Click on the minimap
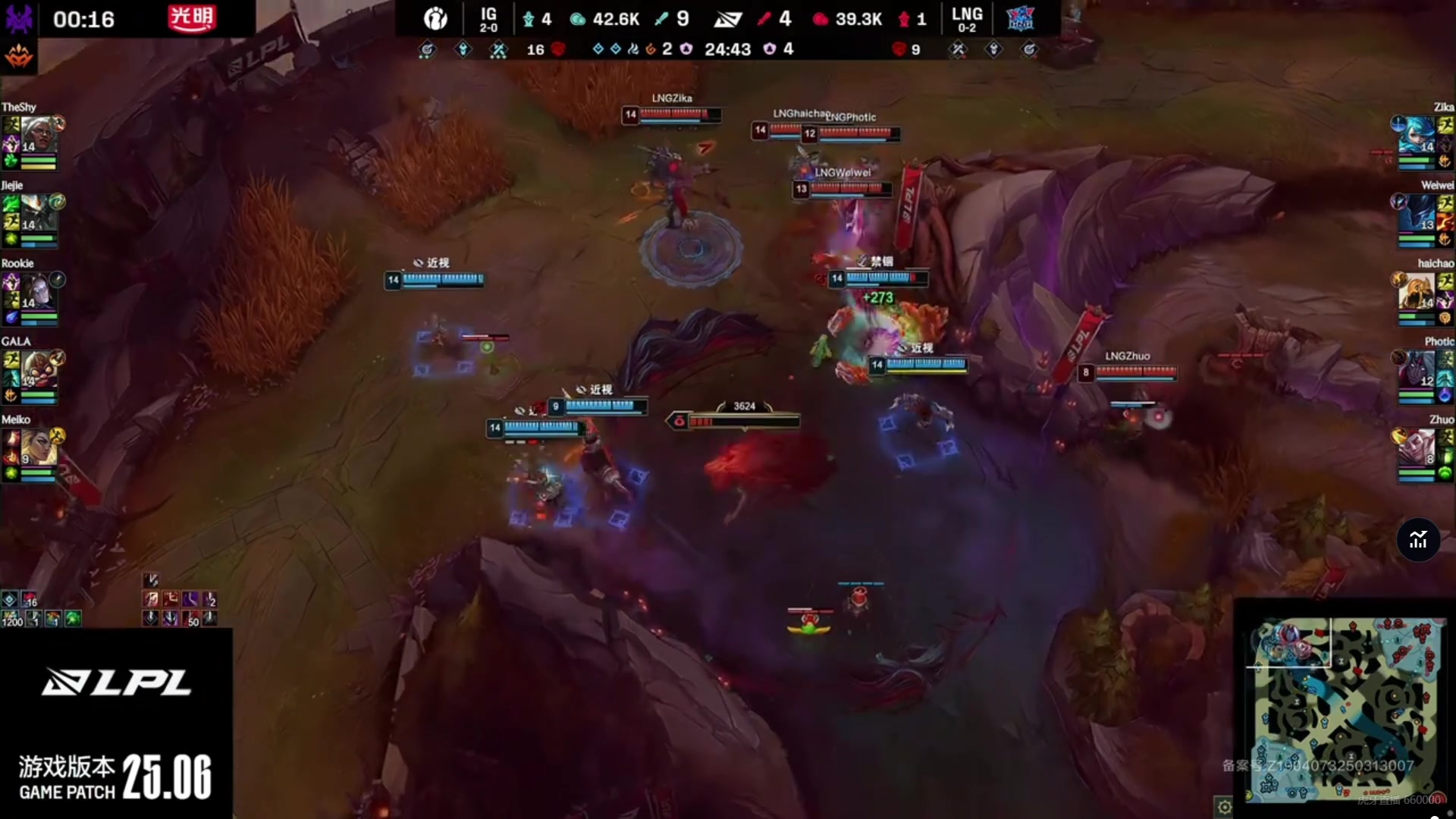 click(1345, 708)
